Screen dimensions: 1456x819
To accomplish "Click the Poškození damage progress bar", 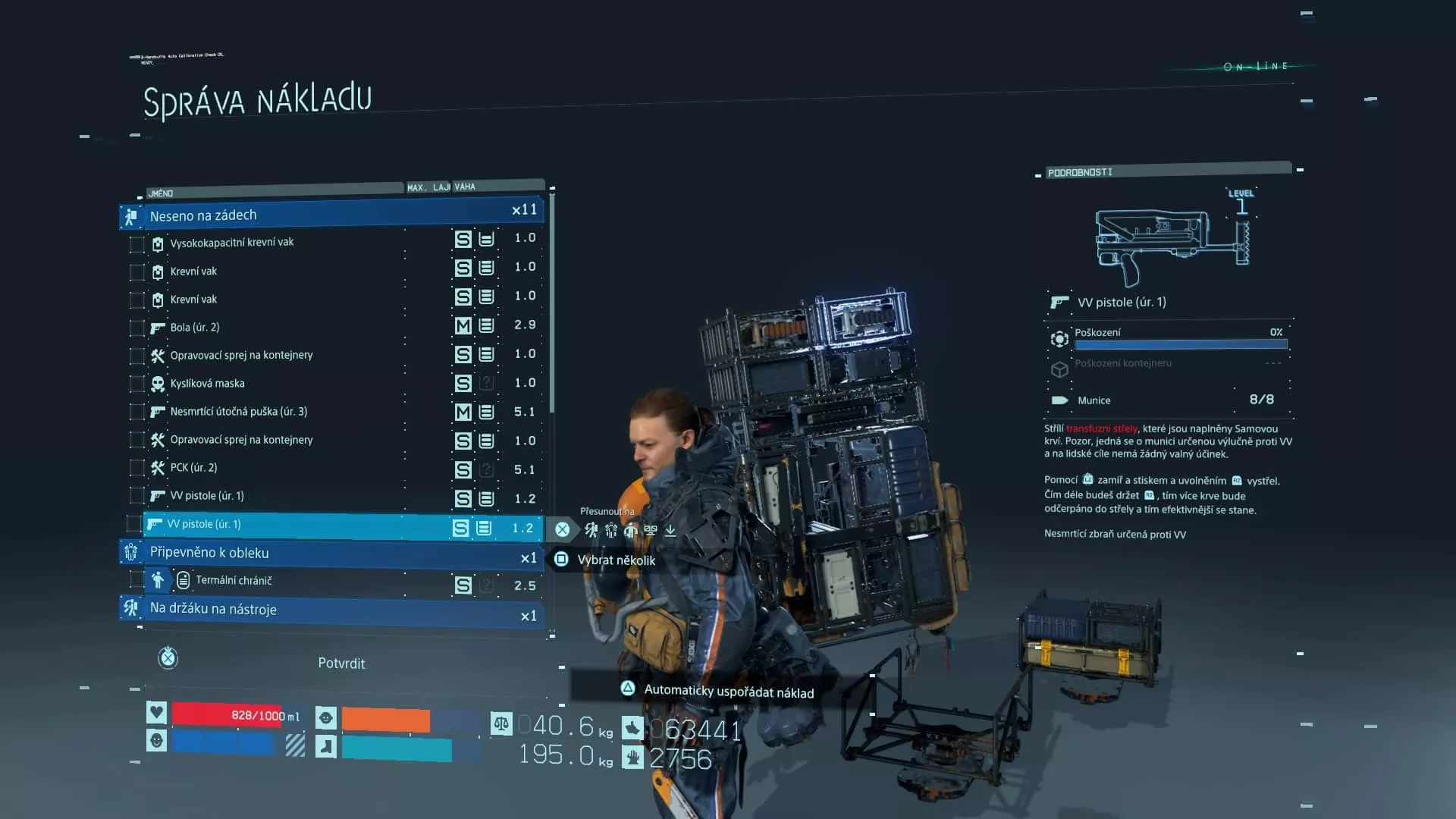I will pyautogui.click(x=1180, y=344).
